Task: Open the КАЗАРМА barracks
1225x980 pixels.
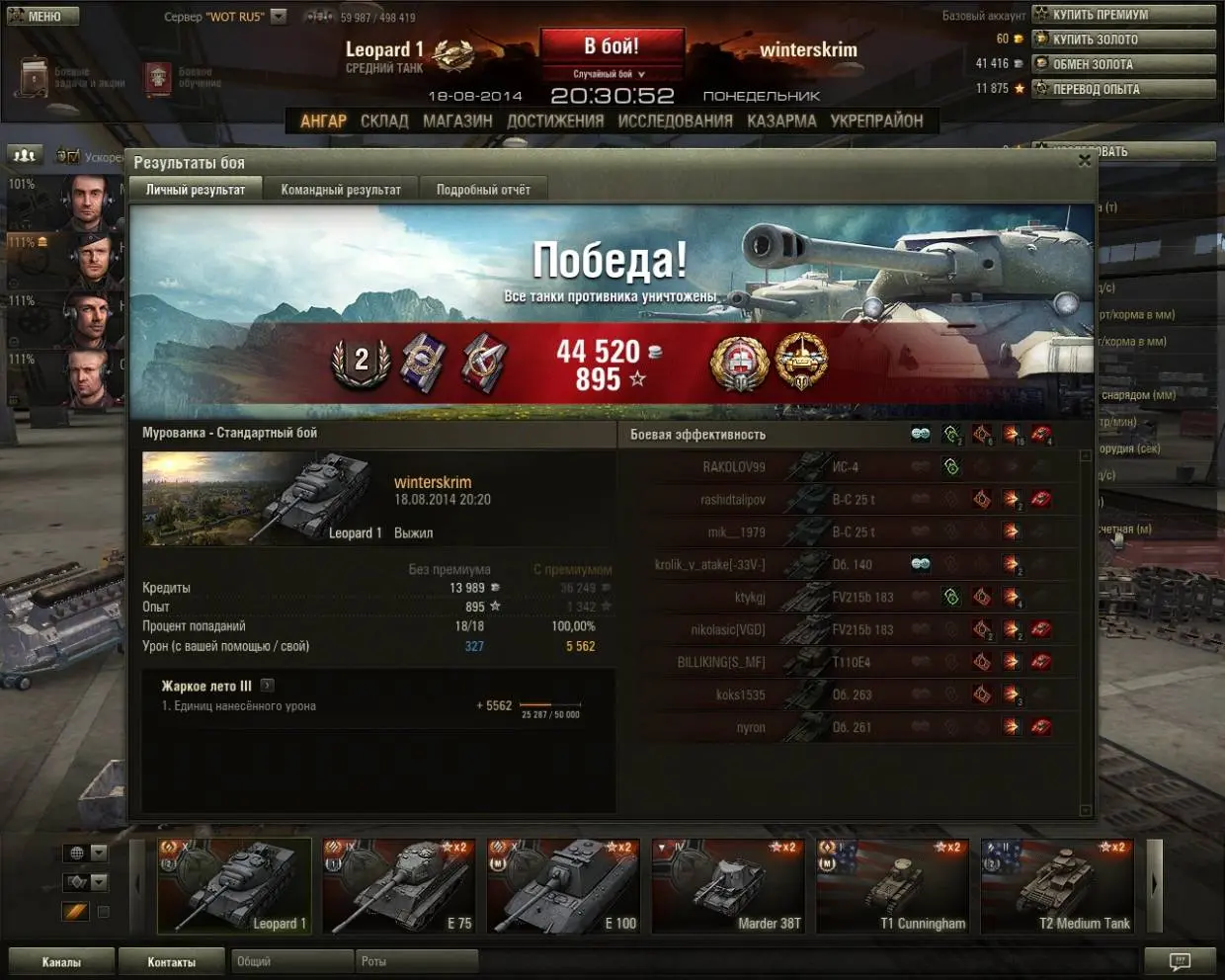Action: pyautogui.click(x=781, y=121)
